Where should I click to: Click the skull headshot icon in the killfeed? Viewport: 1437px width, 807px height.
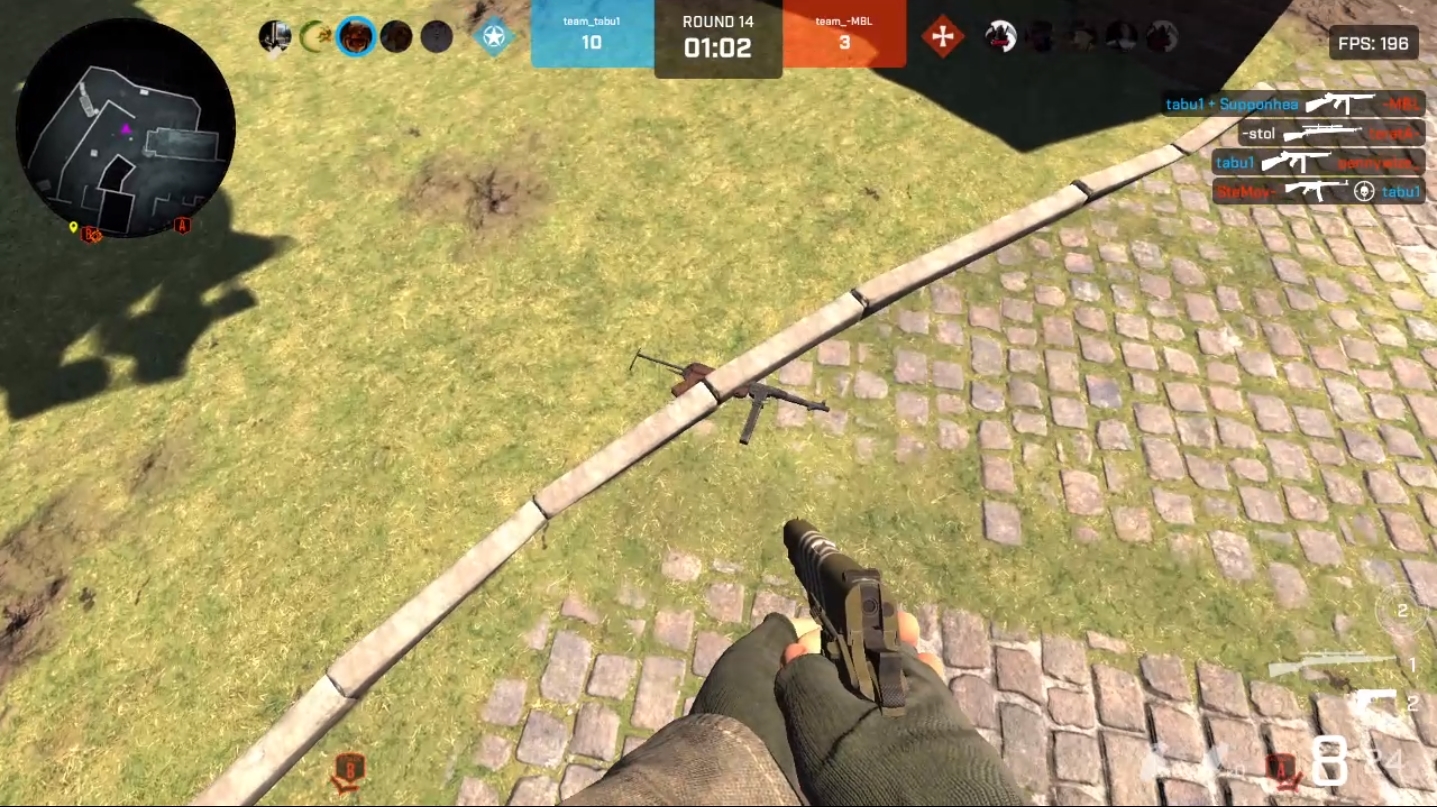[x=1361, y=192]
